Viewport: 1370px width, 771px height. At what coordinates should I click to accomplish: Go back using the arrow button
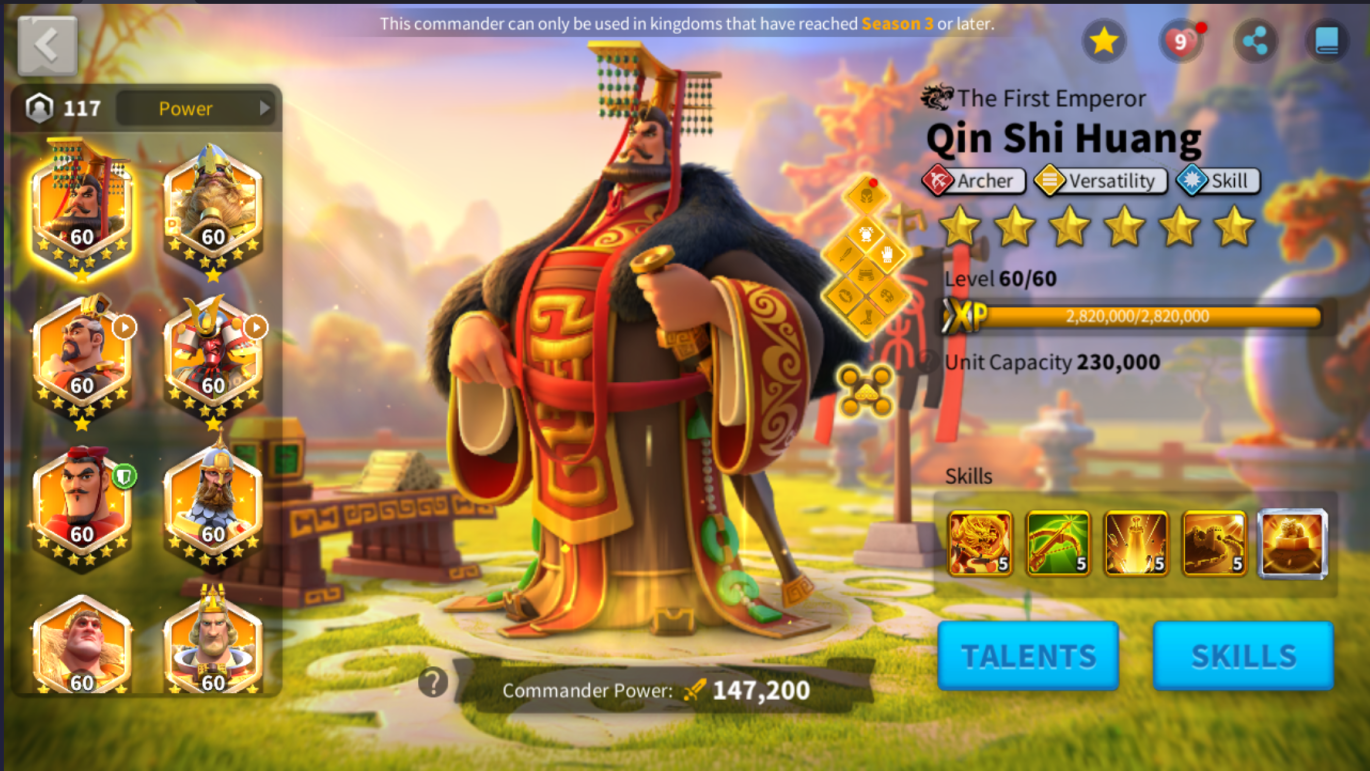(47, 45)
